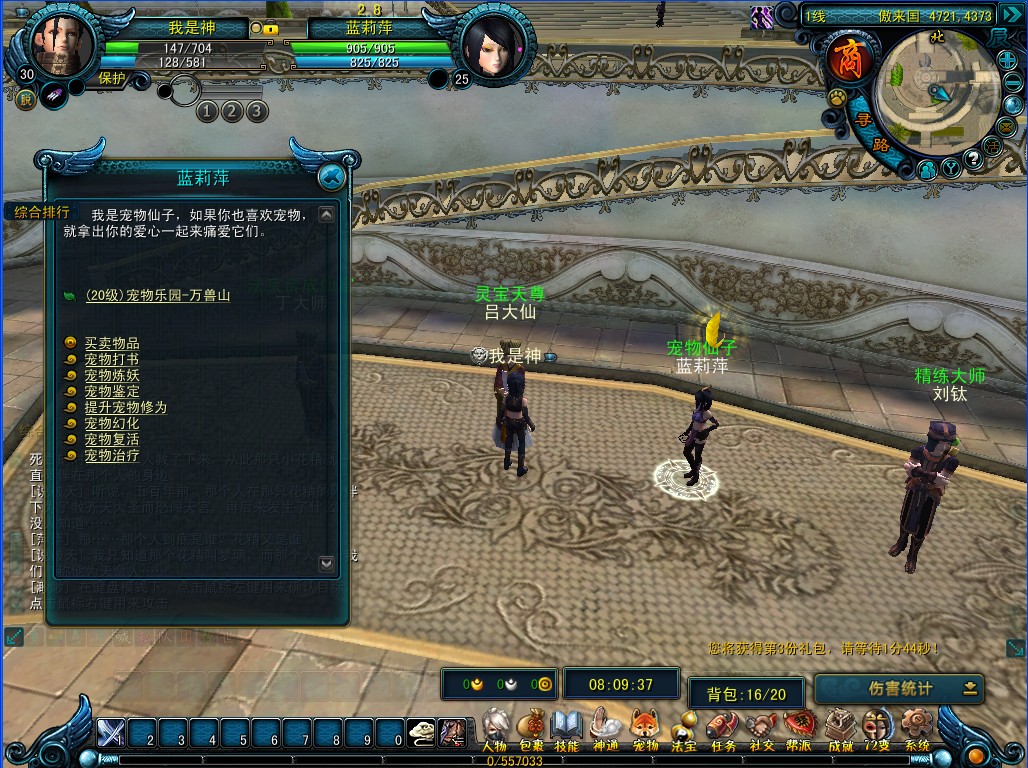Open the 技能 skills book
The height and width of the screenshot is (768, 1028).
567,728
